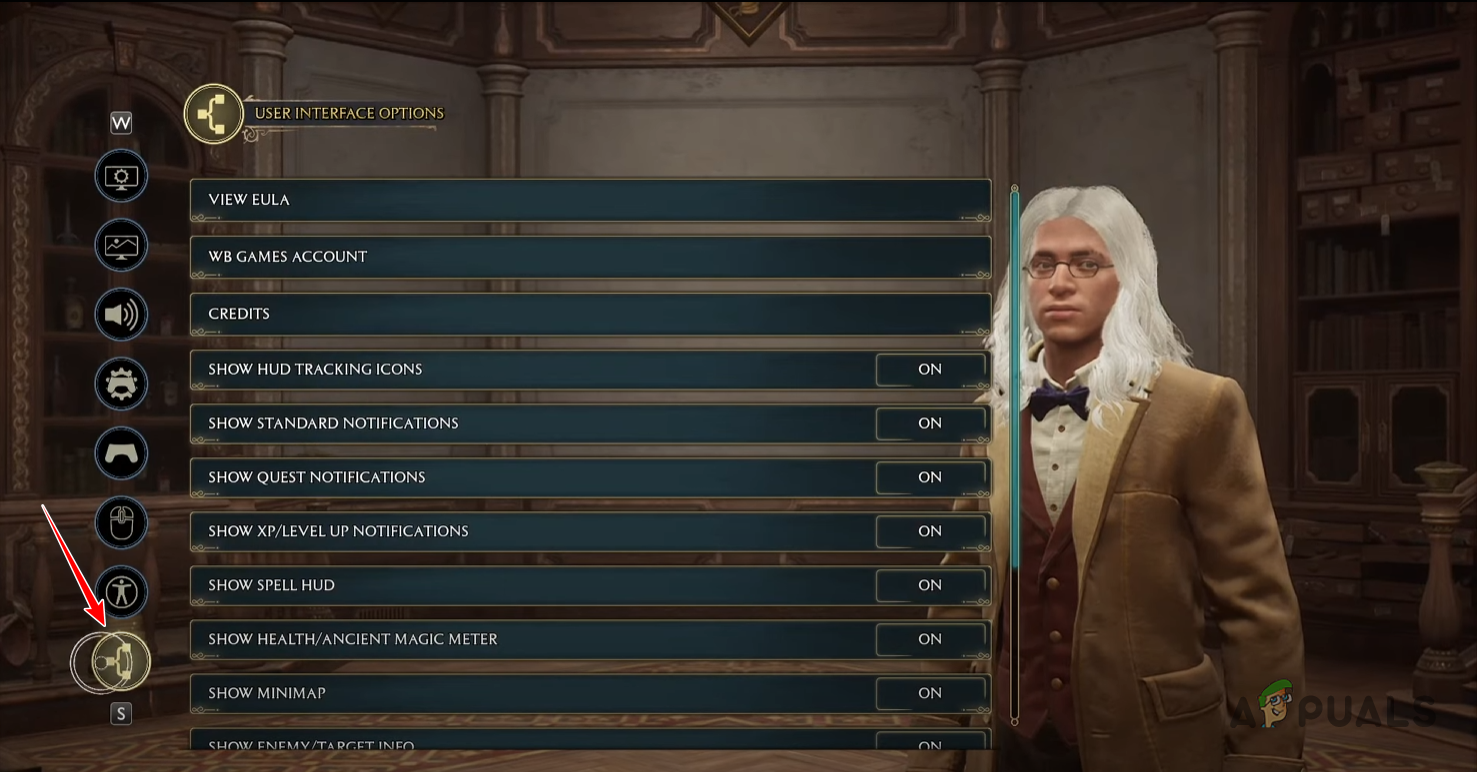The image size is (1477, 772).
Task: Click the settings list scrollbar
Action: click(x=1015, y=380)
